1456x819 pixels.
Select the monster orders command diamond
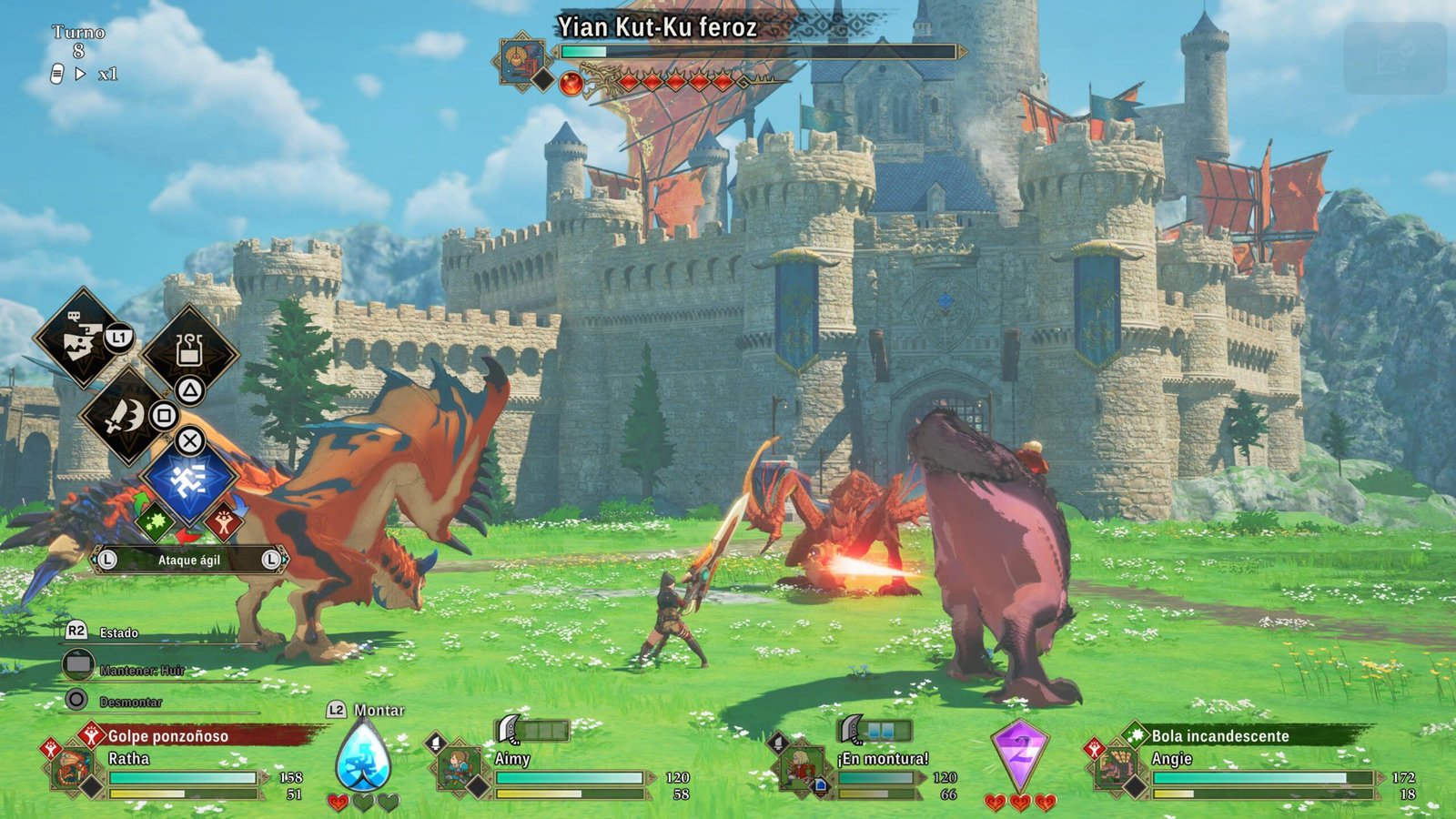point(82,339)
